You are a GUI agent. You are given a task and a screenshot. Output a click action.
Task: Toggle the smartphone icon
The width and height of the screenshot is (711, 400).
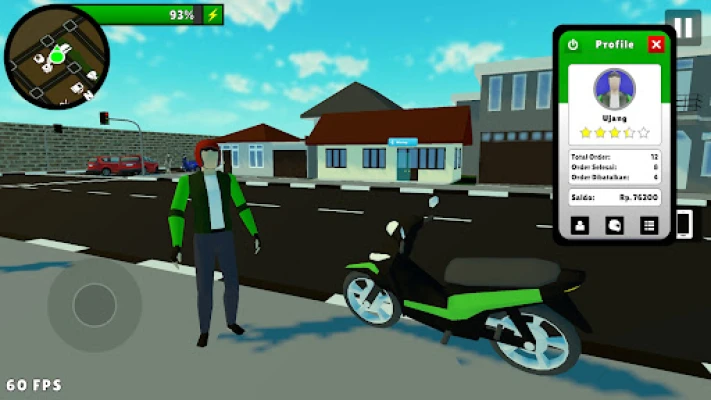pos(686,224)
